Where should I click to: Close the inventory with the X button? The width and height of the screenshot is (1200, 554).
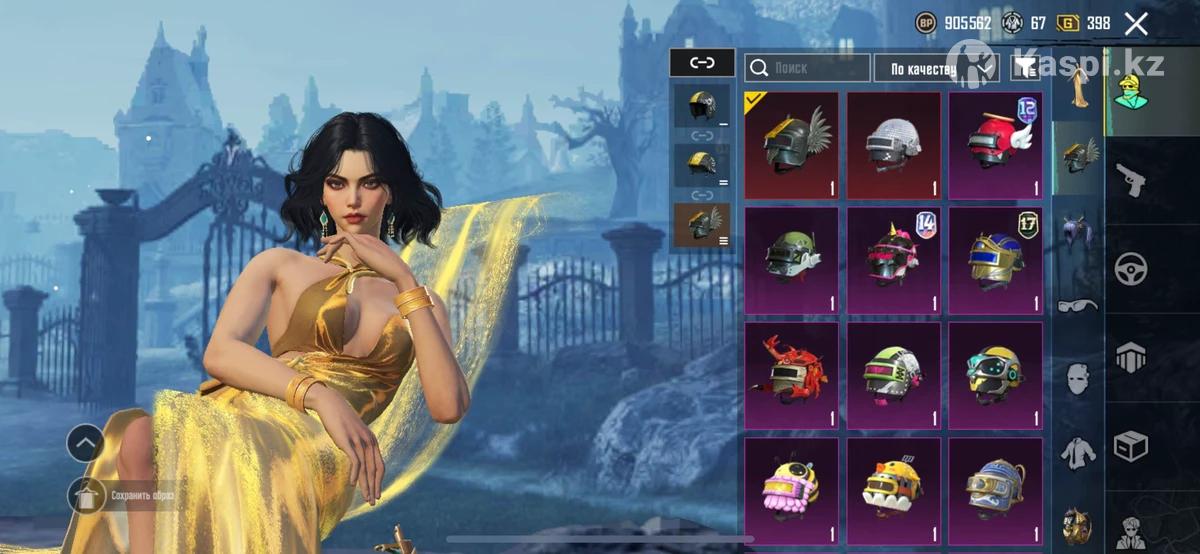(1136, 24)
